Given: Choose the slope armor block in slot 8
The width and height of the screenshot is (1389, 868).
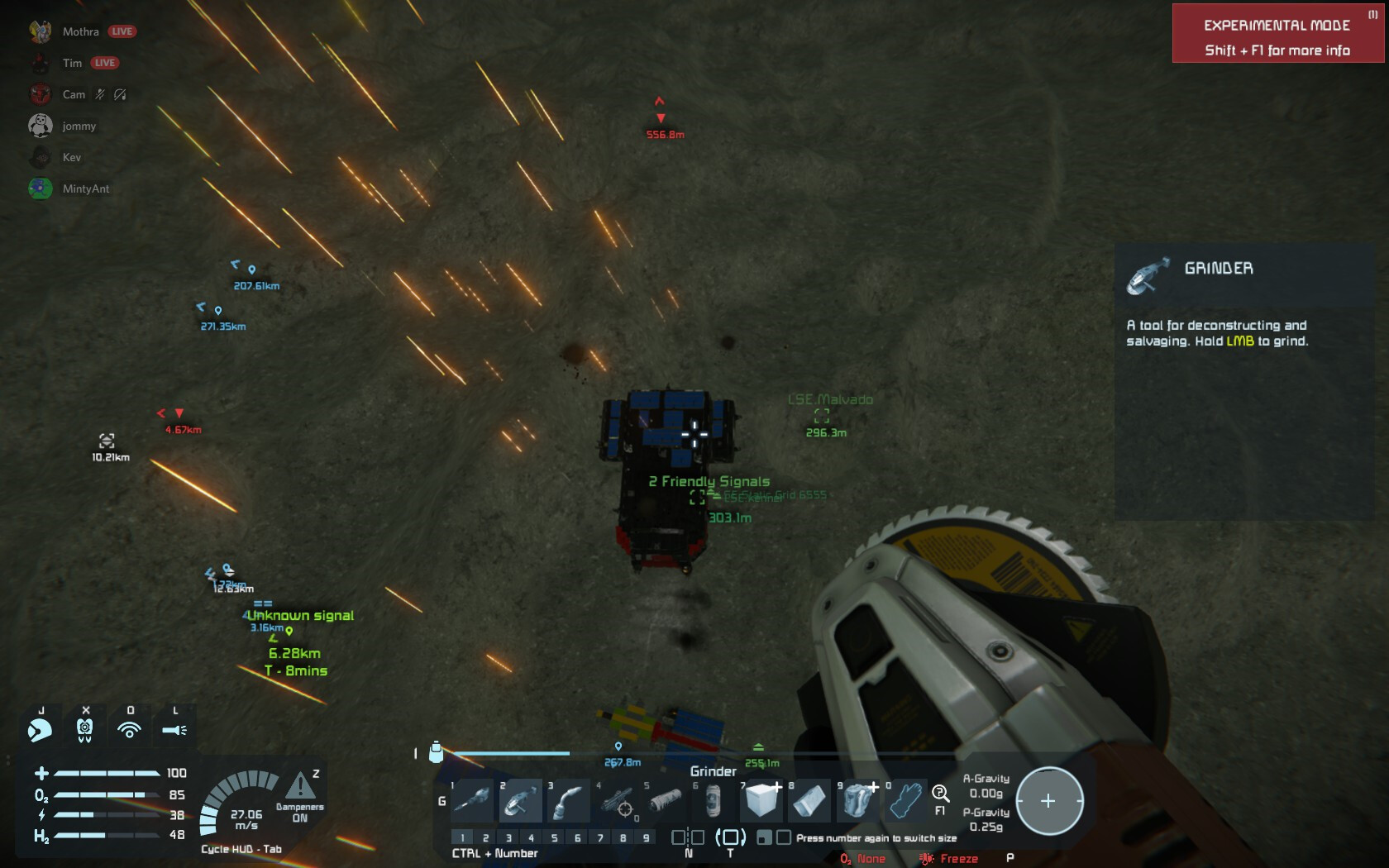Looking at the screenshot, I should tap(809, 800).
